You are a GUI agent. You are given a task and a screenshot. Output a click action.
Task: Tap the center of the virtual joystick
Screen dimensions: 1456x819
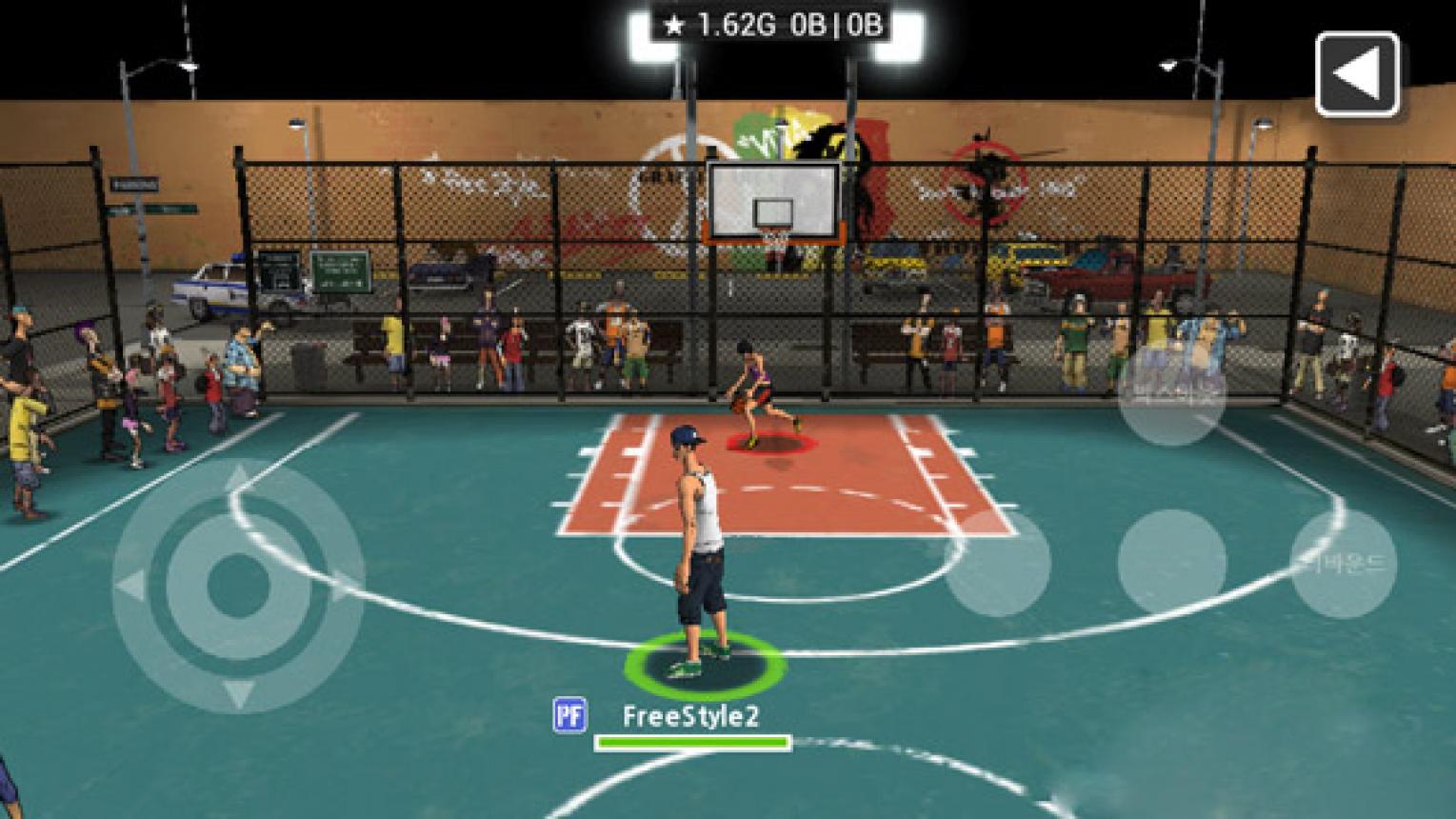(x=238, y=584)
